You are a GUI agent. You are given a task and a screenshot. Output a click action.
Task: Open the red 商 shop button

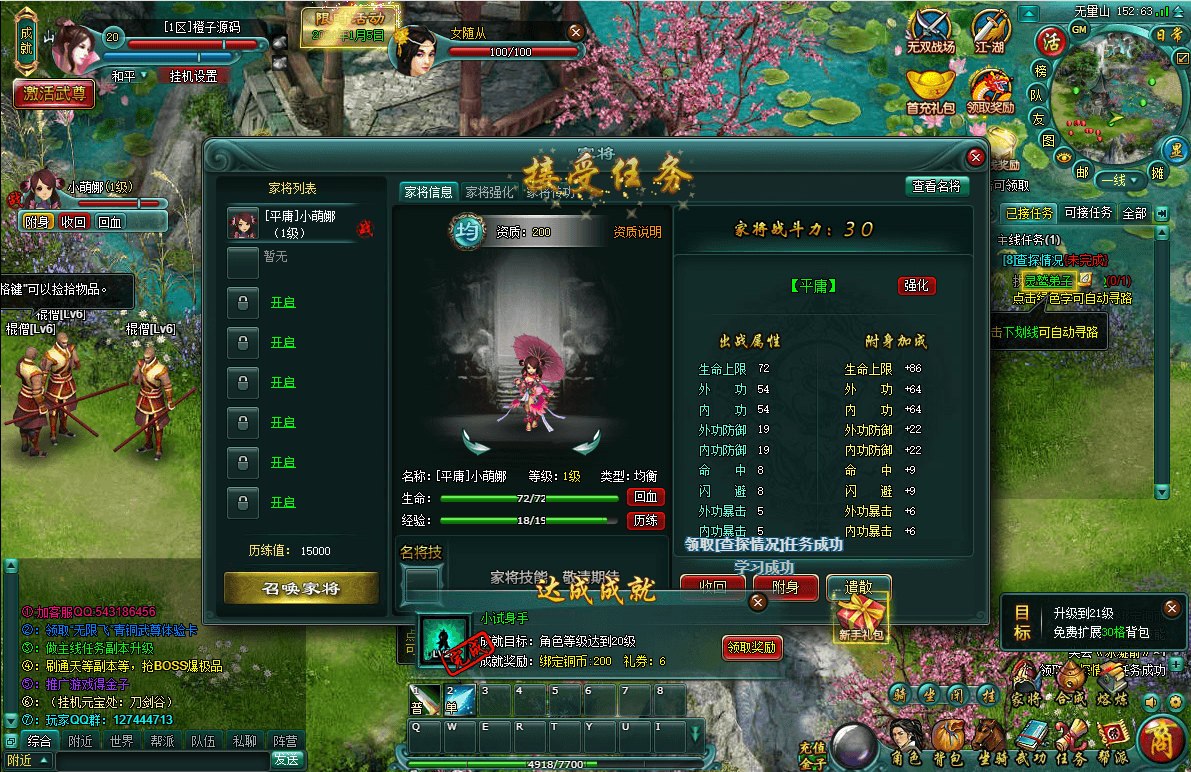pyautogui.click(x=1161, y=741)
